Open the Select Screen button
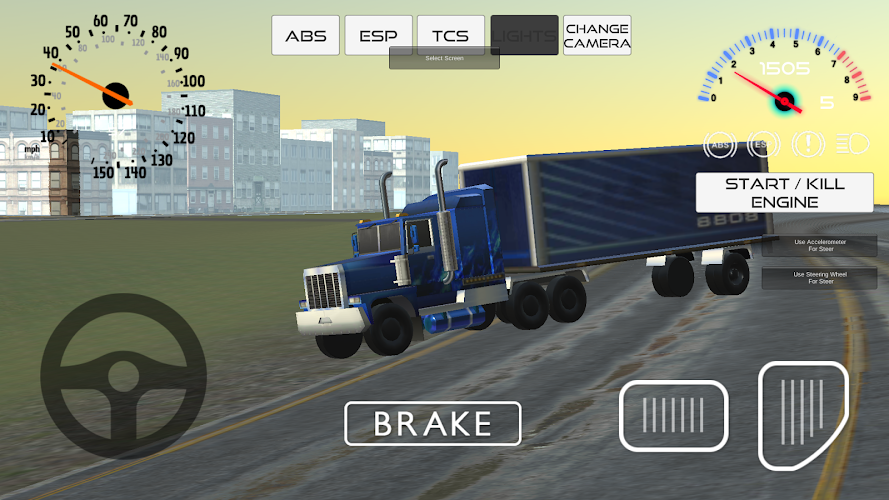Image resolution: width=889 pixels, height=500 pixels. [x=444, y=59]
